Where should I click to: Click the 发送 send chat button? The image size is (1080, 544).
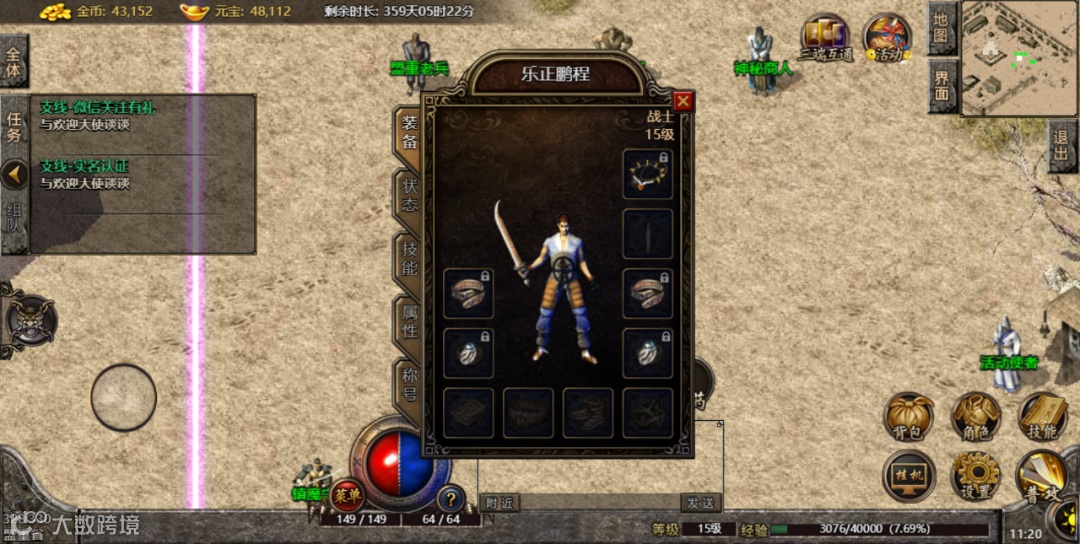701,502
